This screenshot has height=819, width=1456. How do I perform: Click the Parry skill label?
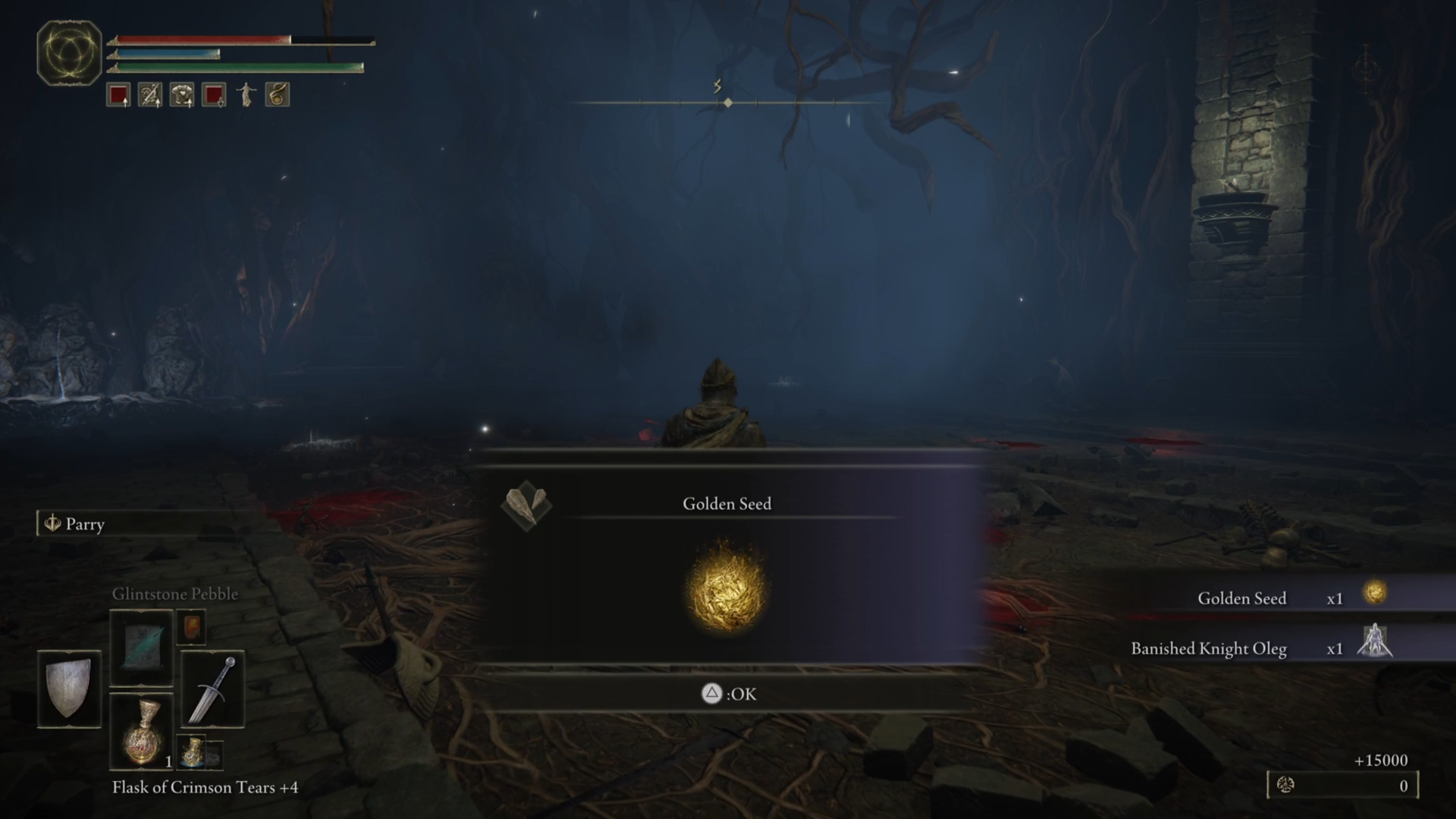(x=86, y=524)
